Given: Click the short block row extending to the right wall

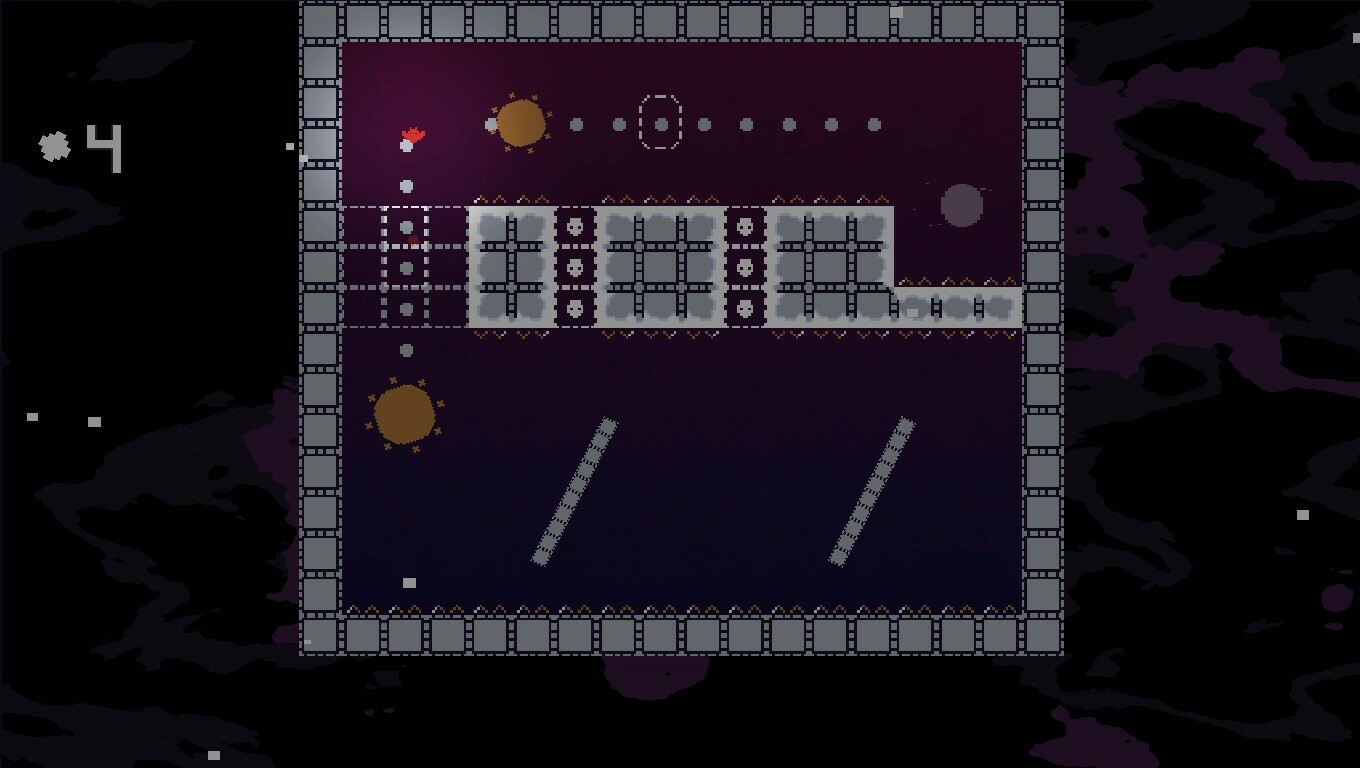Looking at the screenshot, I should tap(955, 307).
